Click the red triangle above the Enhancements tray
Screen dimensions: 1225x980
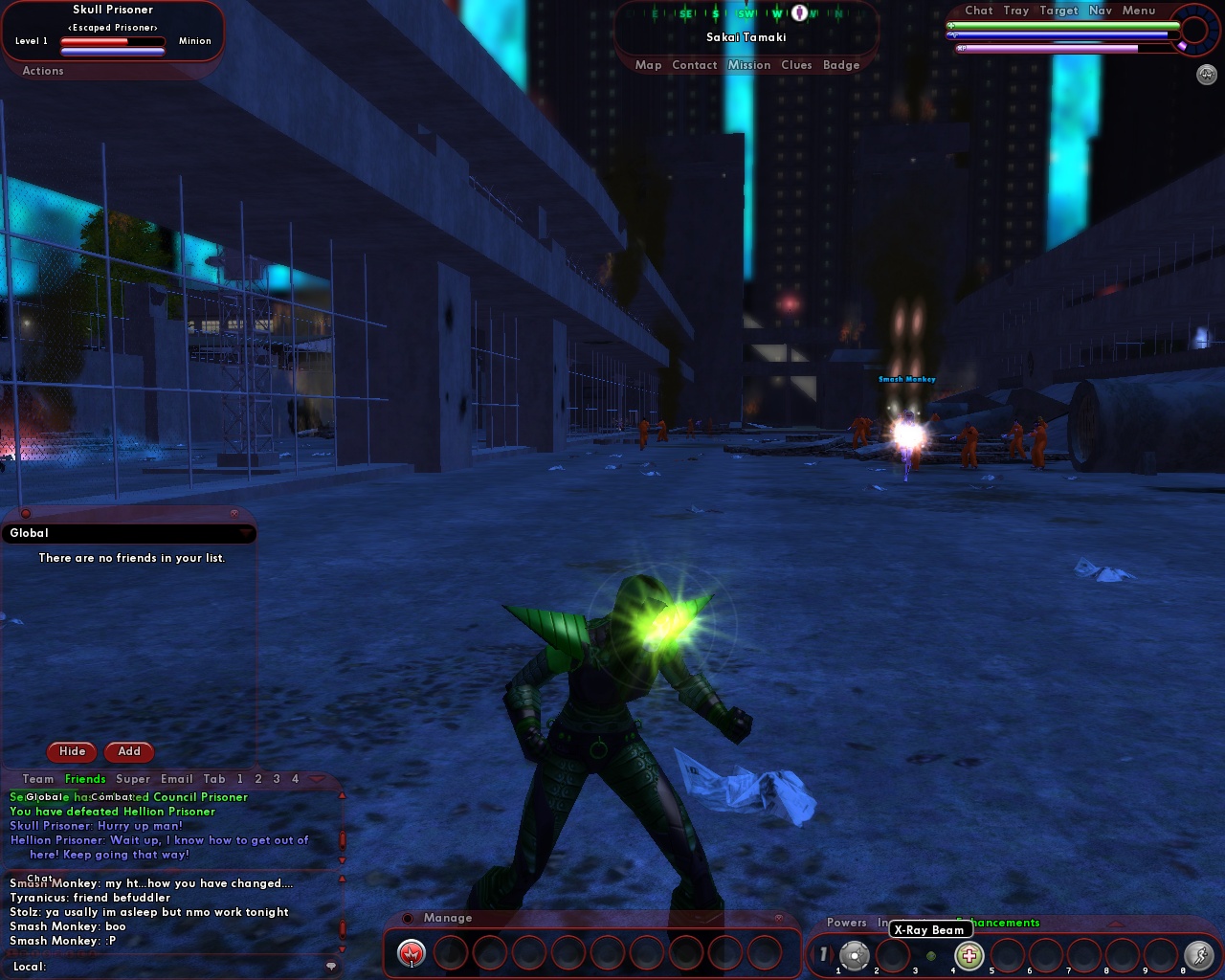click(1116, 922)
